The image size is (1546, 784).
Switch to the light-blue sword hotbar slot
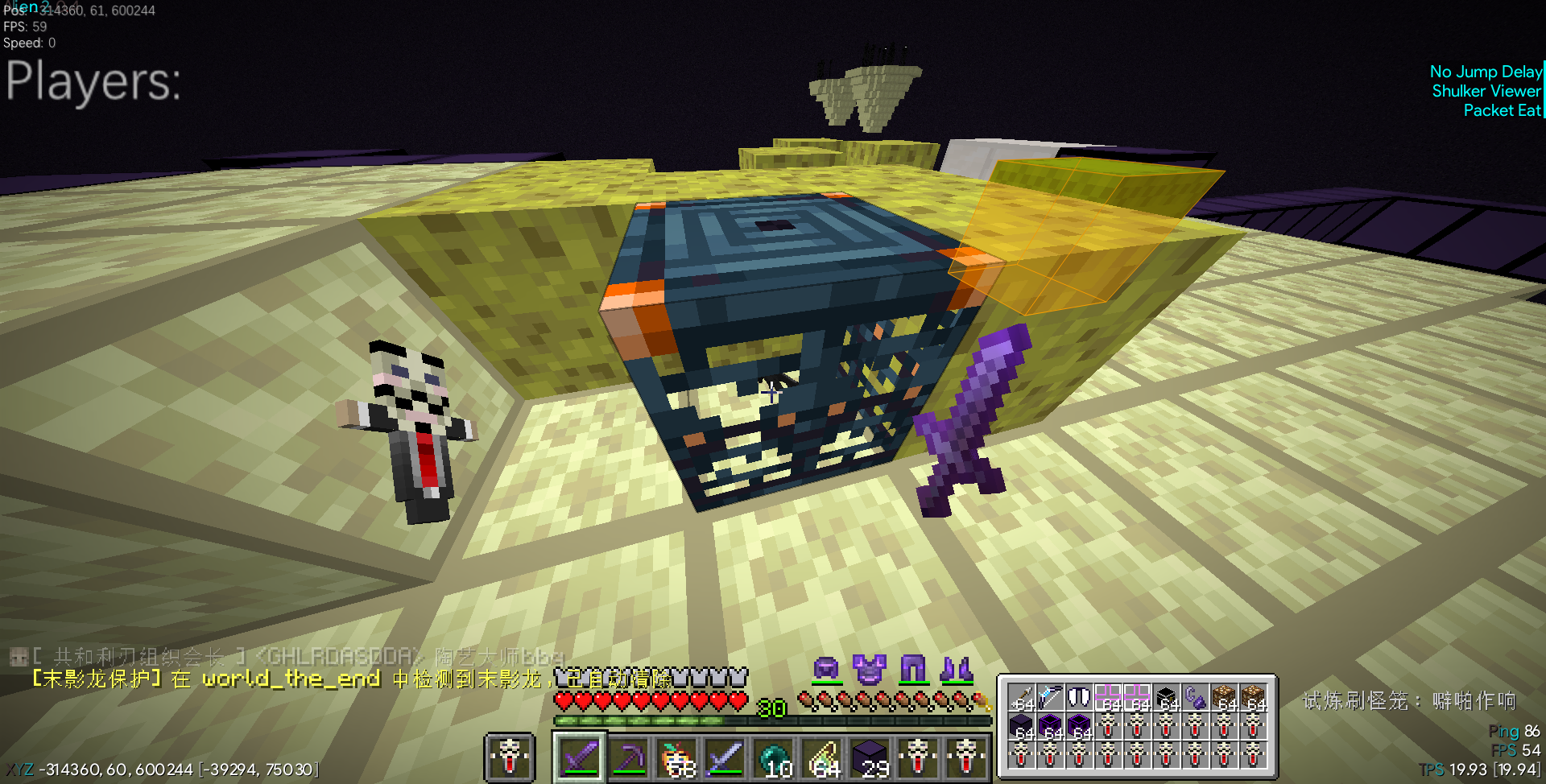(x=725, y=757)
